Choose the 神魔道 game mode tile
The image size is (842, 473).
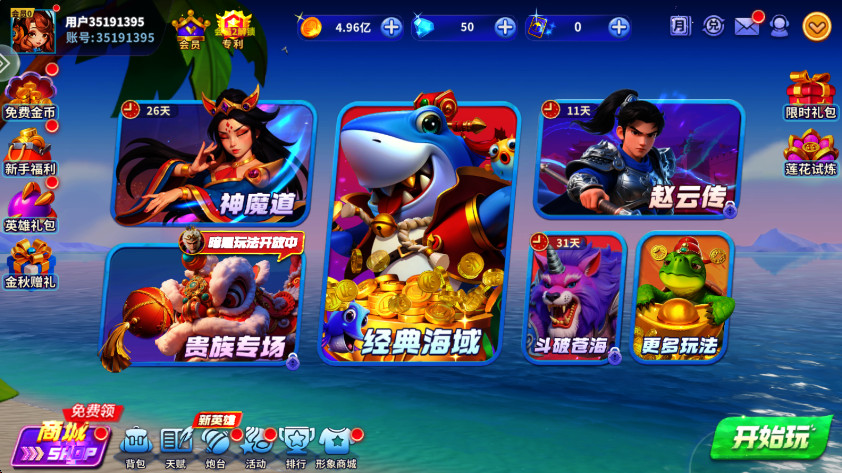[215, 163]
